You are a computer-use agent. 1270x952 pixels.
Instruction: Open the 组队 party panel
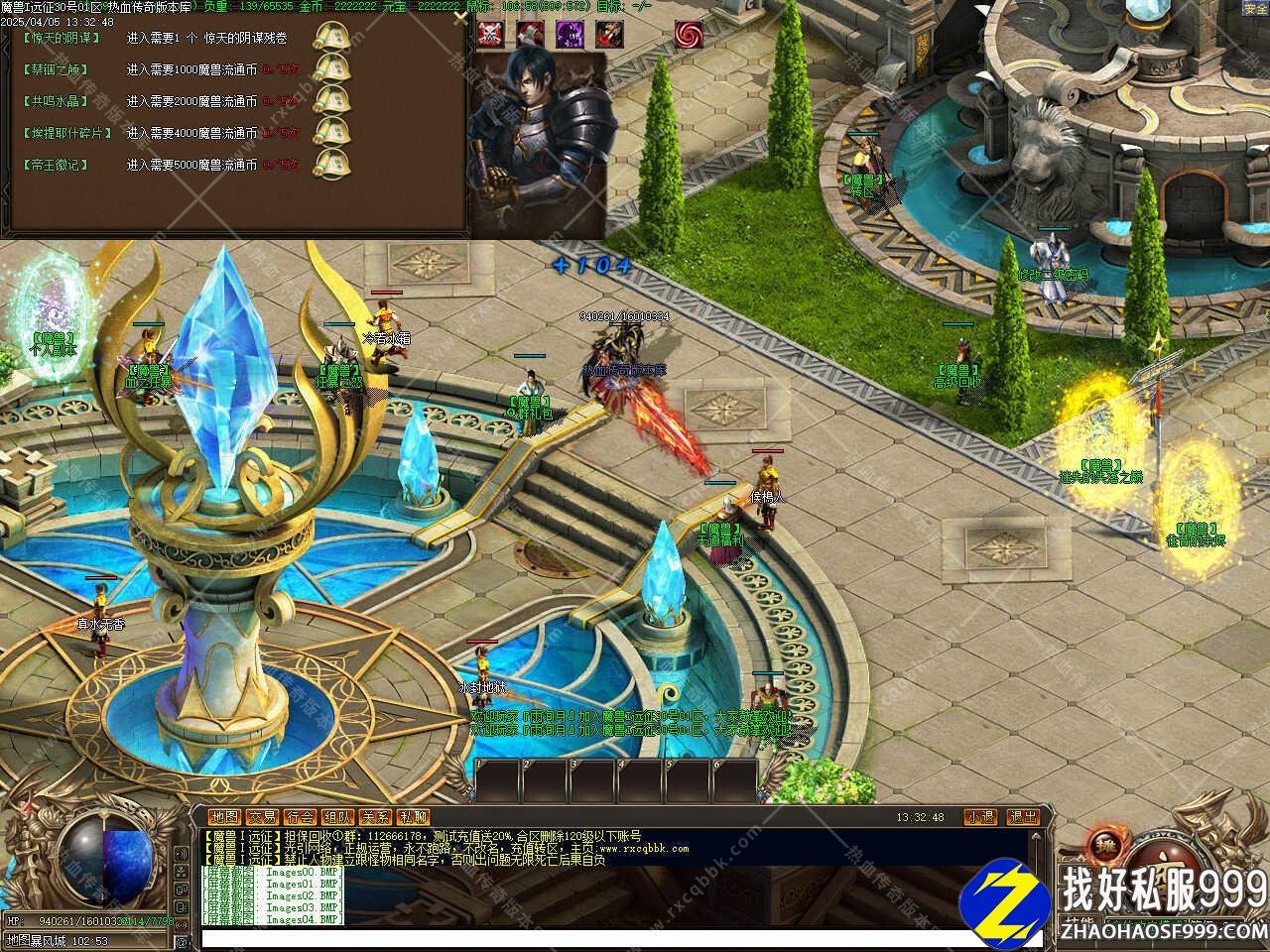click(x=338, y=817)
